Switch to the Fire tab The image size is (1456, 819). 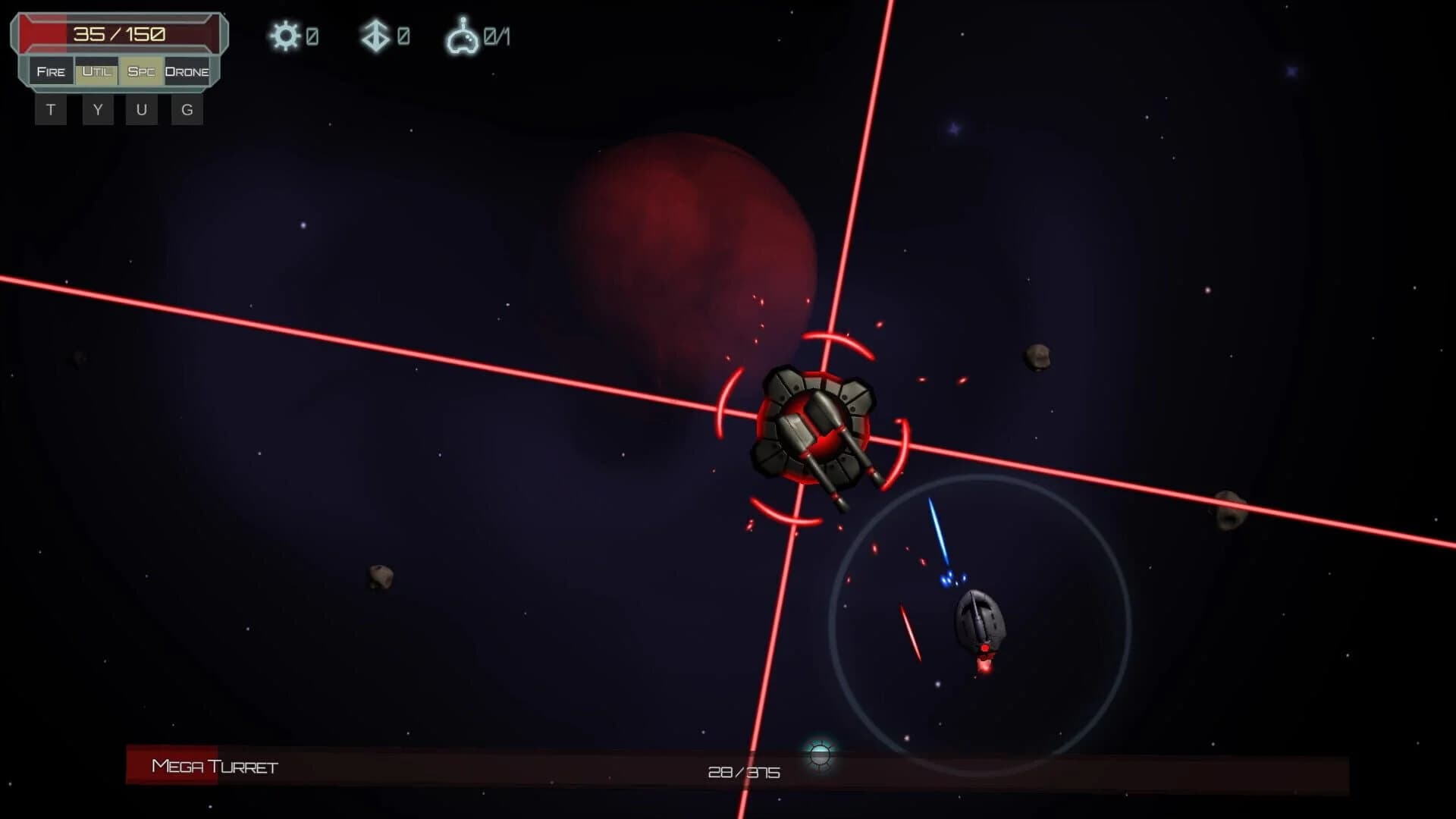coord(50,71)
